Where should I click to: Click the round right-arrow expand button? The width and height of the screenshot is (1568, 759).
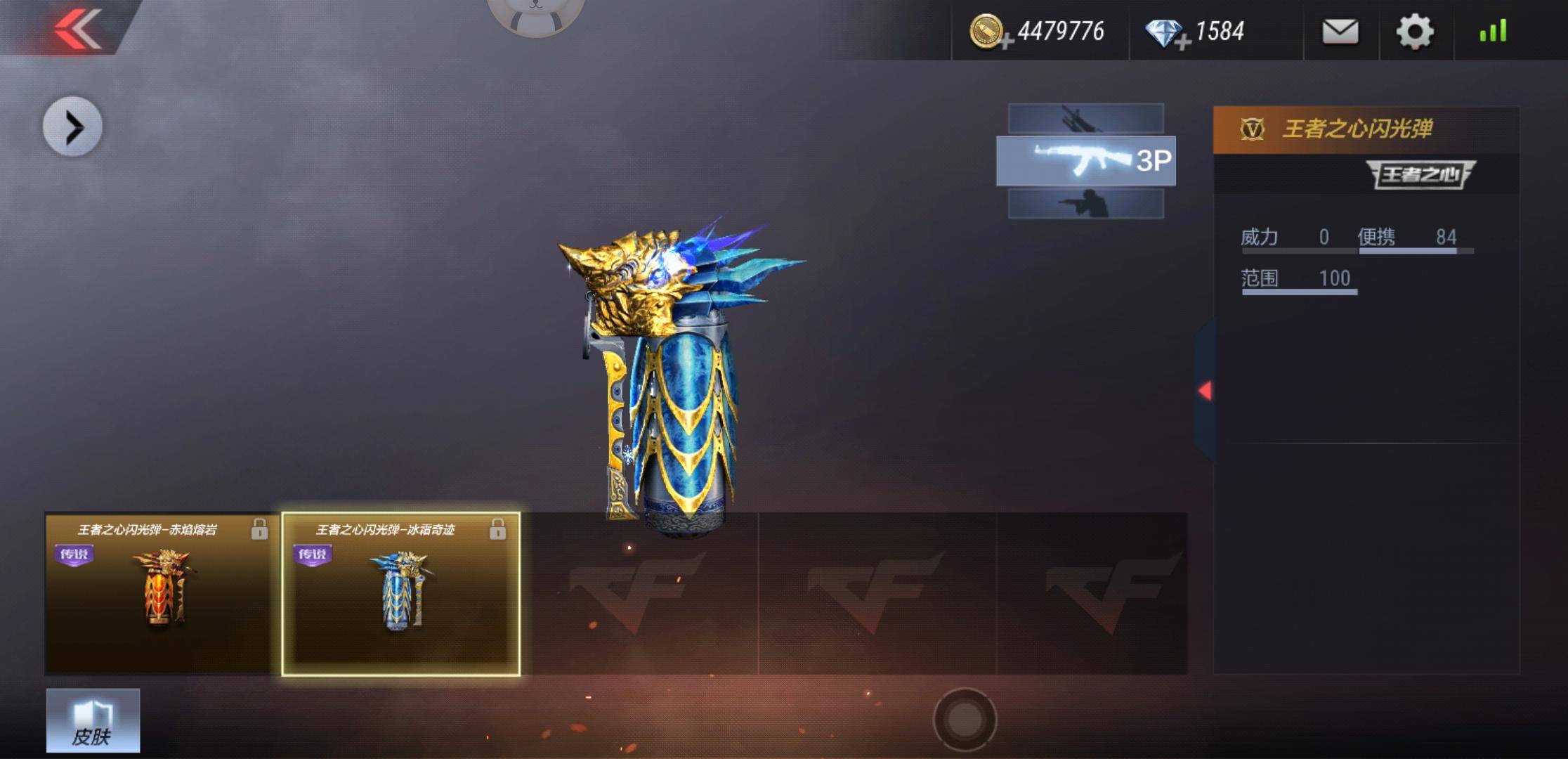(73, 127)
